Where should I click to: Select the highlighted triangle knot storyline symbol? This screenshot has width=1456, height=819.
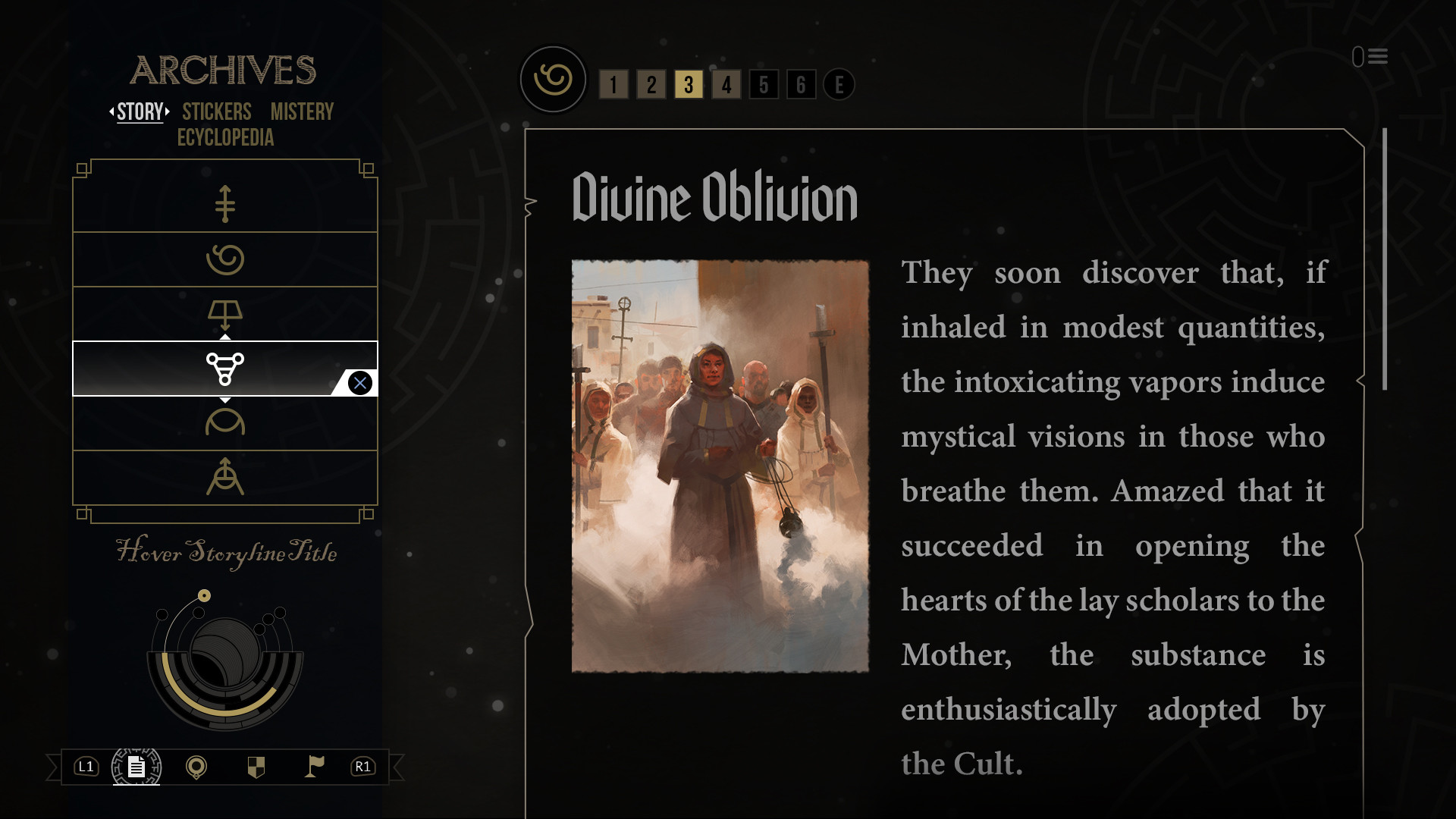tap(225, 369)
